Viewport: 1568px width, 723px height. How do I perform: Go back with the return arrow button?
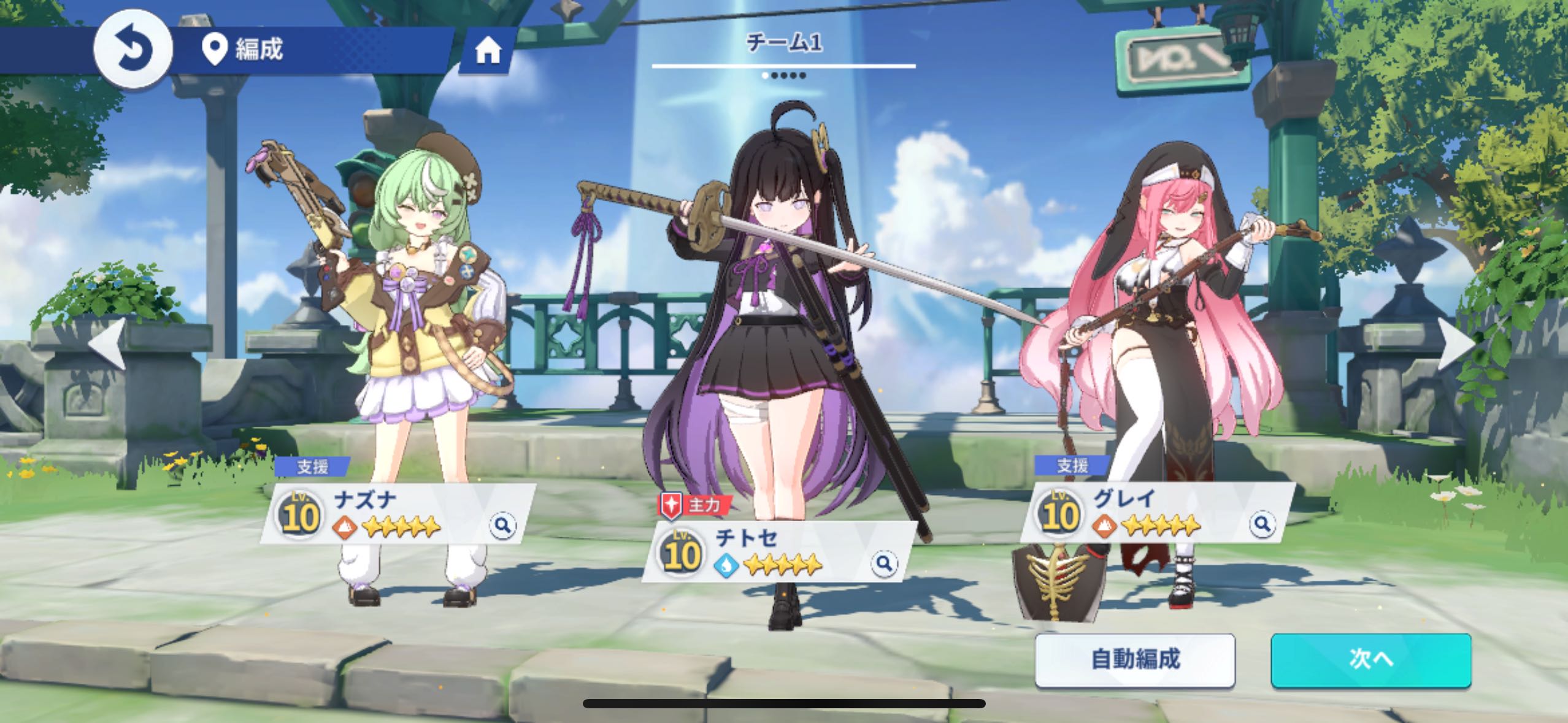tap(133, 49)
